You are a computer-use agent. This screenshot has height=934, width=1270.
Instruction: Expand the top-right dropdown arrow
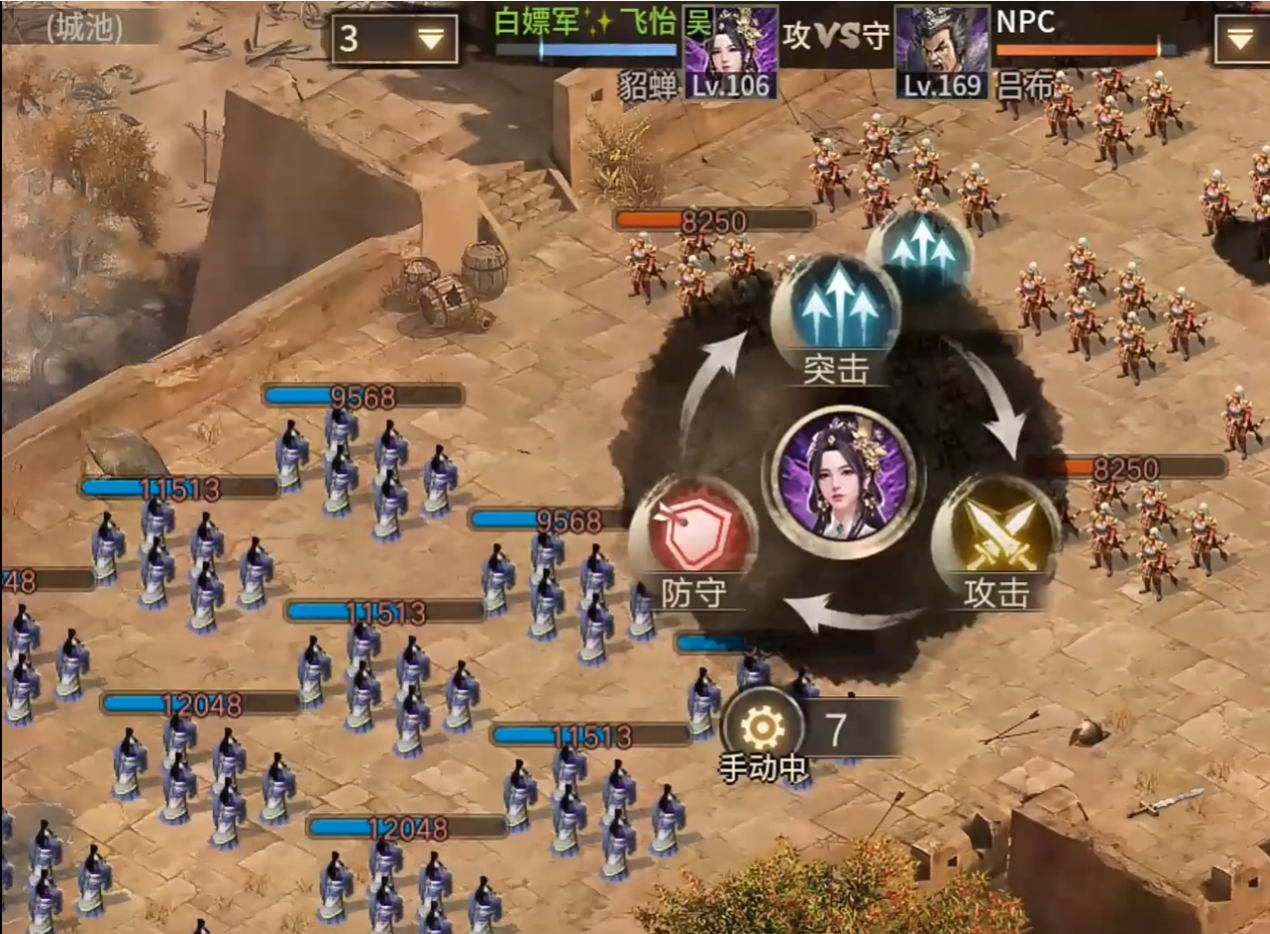tap(1240, 39)
